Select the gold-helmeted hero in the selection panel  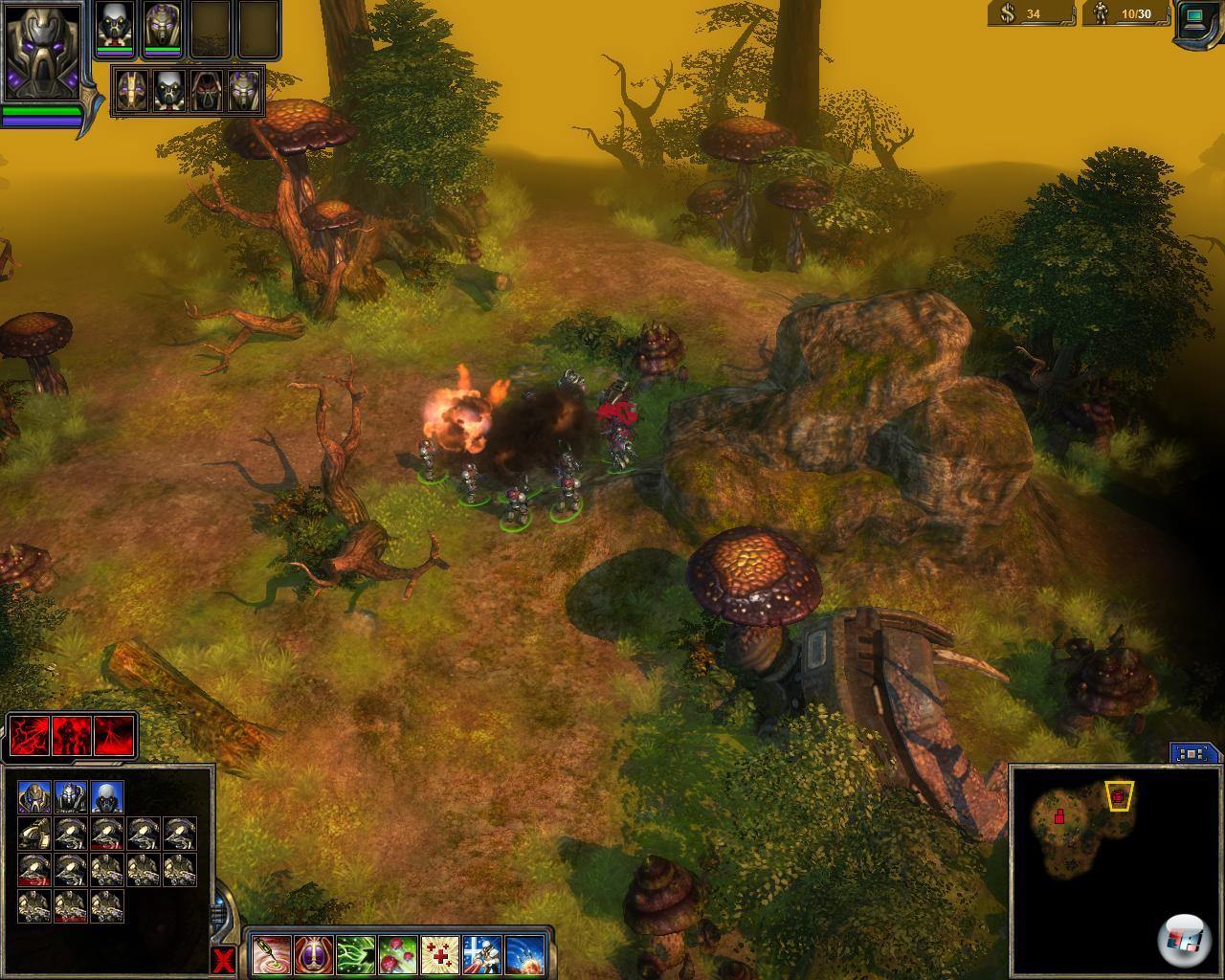pyautogui.click(x=34, y=797)
